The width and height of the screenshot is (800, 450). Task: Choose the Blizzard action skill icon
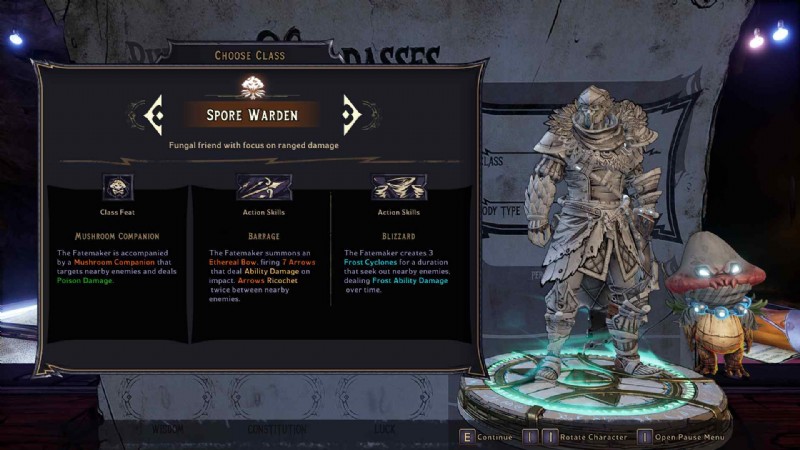coord(398,187)
